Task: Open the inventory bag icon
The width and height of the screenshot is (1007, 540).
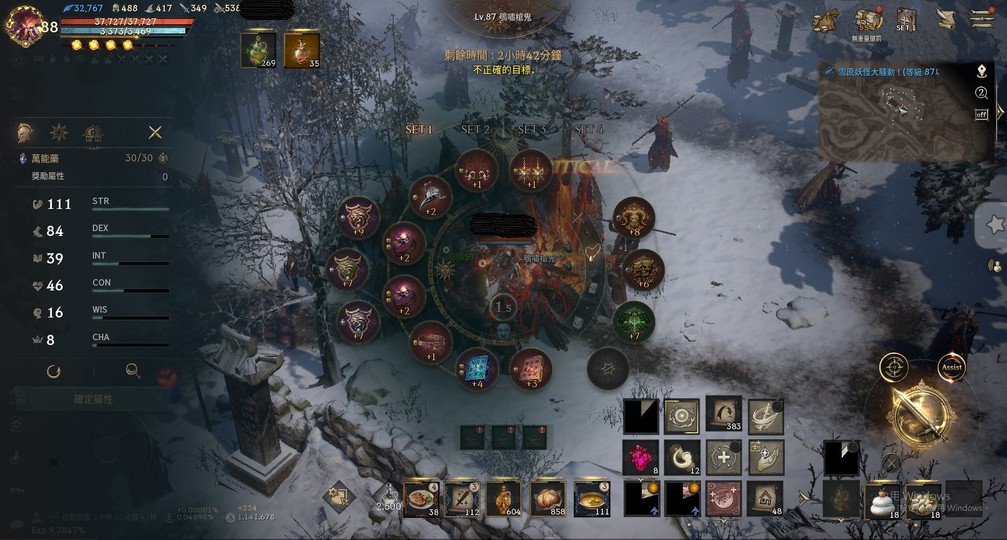Action: pos(867,19)
